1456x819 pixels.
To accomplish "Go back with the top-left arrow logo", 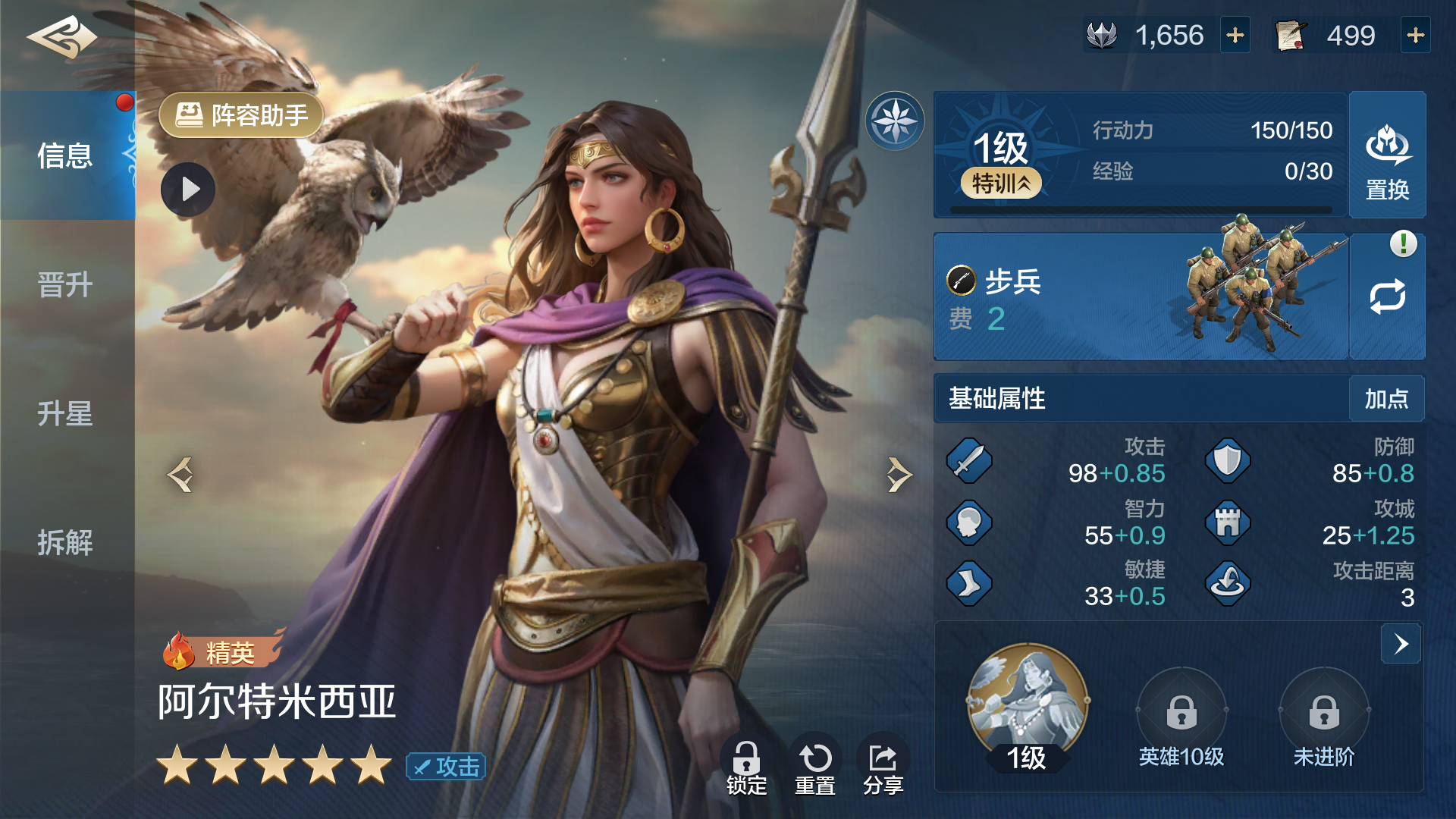I will point(62,36).
